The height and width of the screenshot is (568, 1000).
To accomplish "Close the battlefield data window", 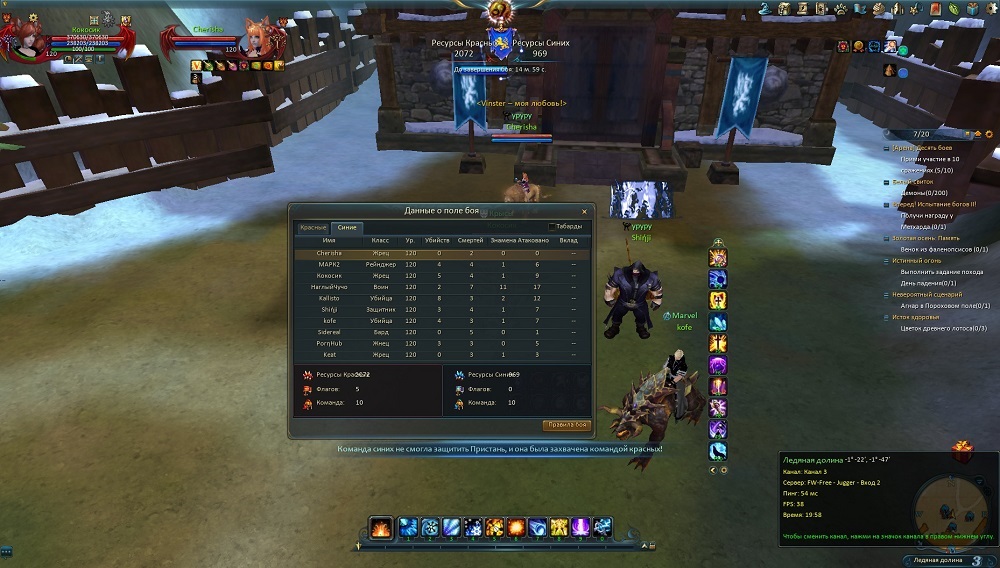I will coord(585,210).
